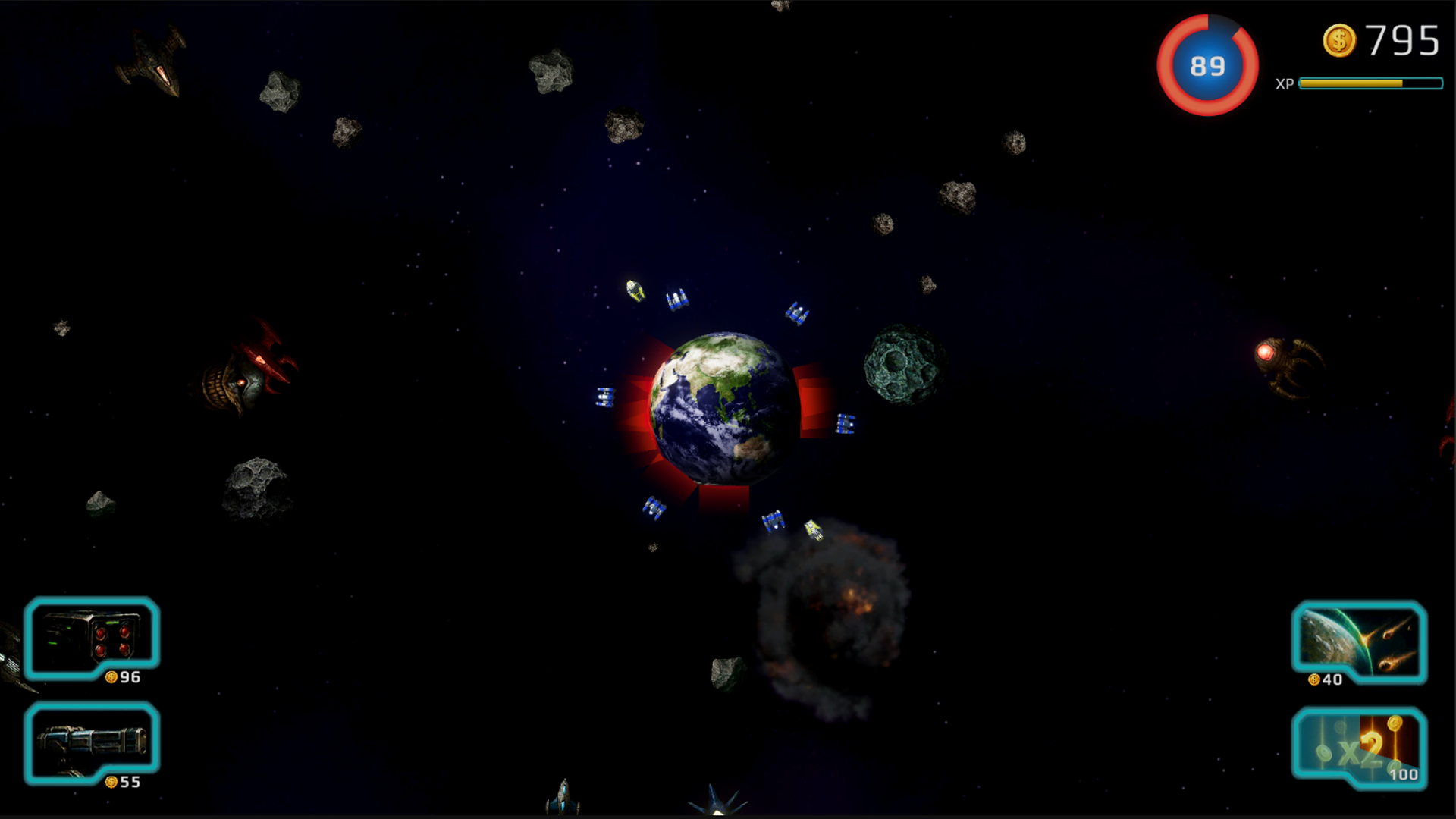The height and width of the screenshot is (819, 1456).
Task: Click the yellow satellite orbiting above Earth
Action: (x=634, y=292)
